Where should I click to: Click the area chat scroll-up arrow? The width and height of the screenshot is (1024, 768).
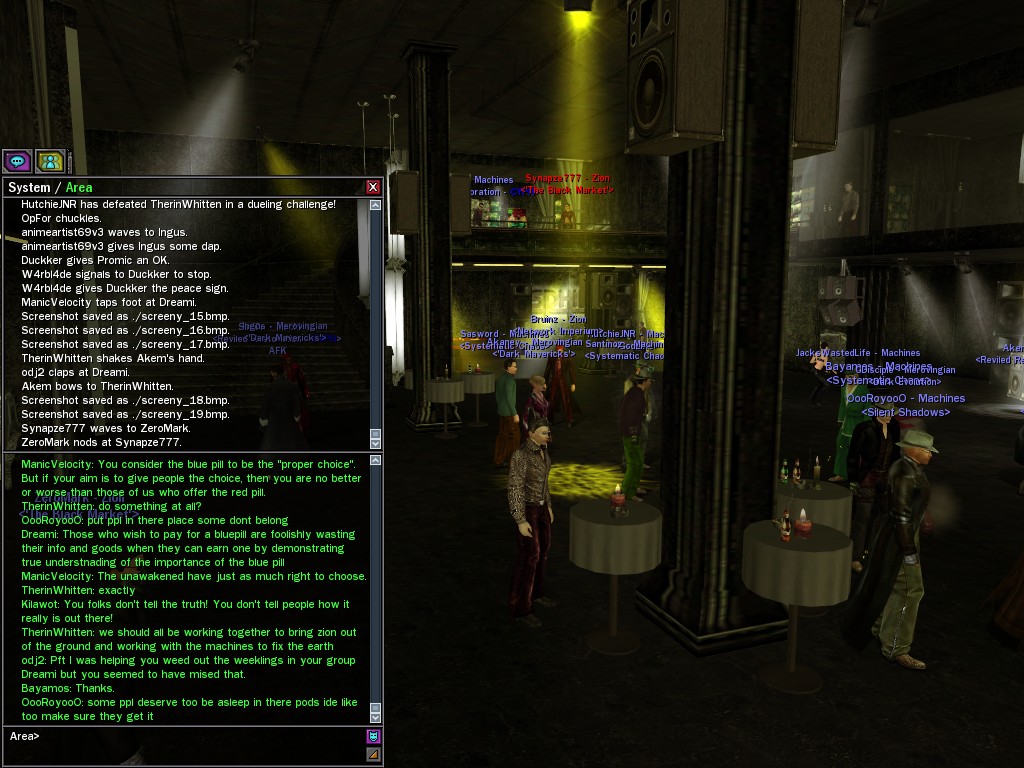click(x=376, y=461)
